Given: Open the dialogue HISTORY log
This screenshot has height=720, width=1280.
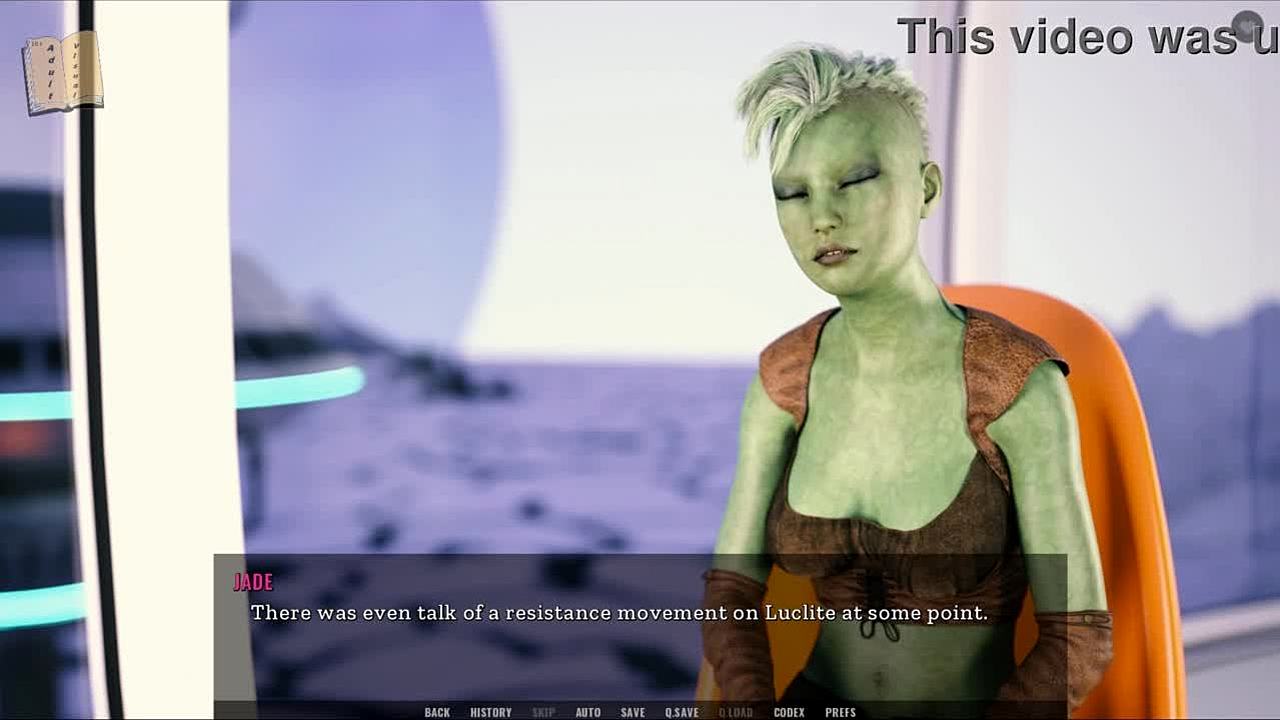Looking at the screenshot, I should [491, 712].
